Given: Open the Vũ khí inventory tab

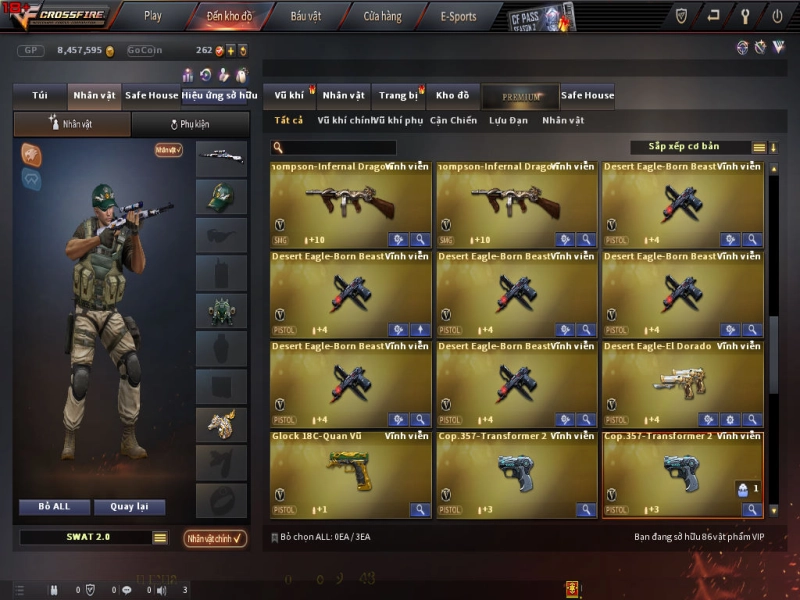Looking at the screenshot, I should coord(289,96).
